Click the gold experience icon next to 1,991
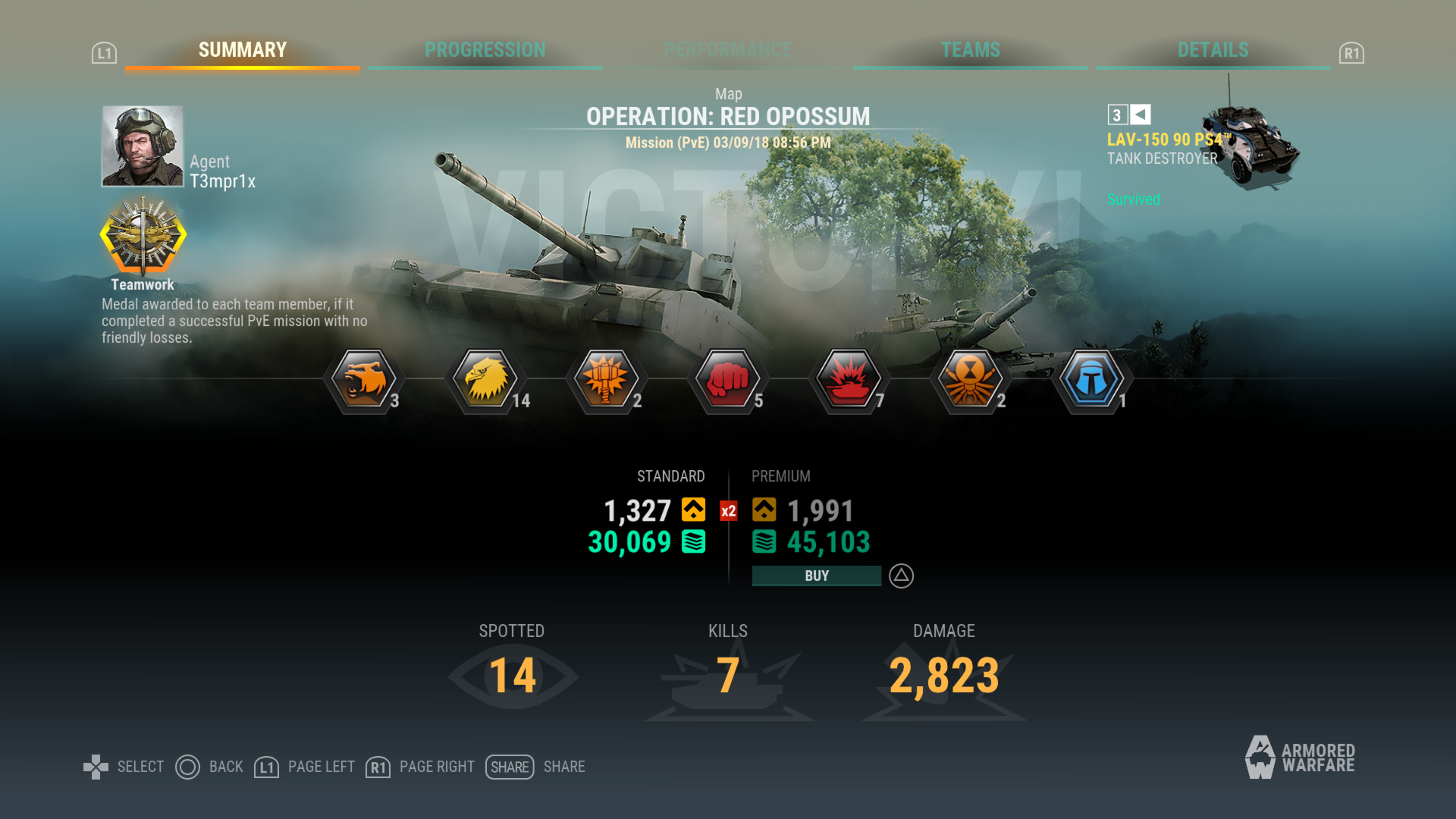Image resolution: width=1456 pixels, height=819 pixels. pyautogui.click(x=765, y=510)
